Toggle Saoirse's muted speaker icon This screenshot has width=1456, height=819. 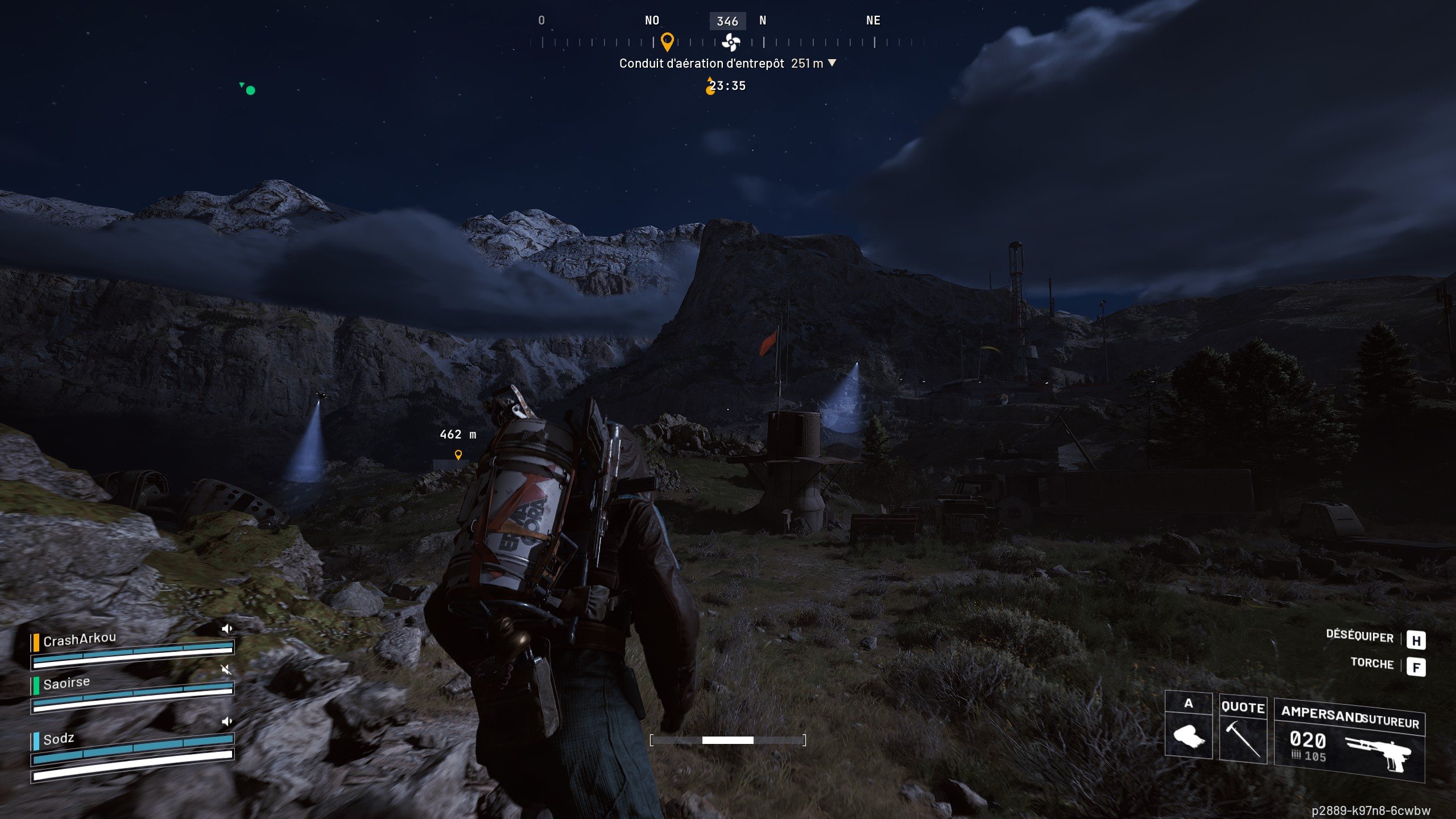pyautogui.click(x=226, y=669)
